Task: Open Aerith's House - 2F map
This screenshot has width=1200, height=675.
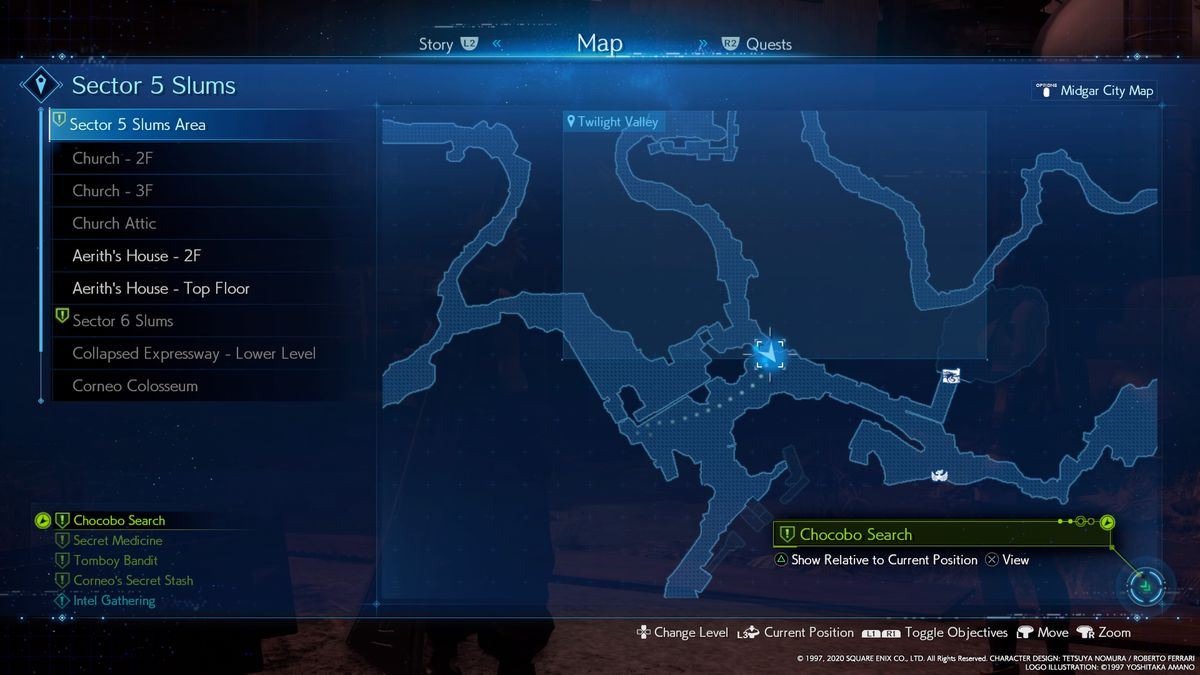Action: [137, 256]
